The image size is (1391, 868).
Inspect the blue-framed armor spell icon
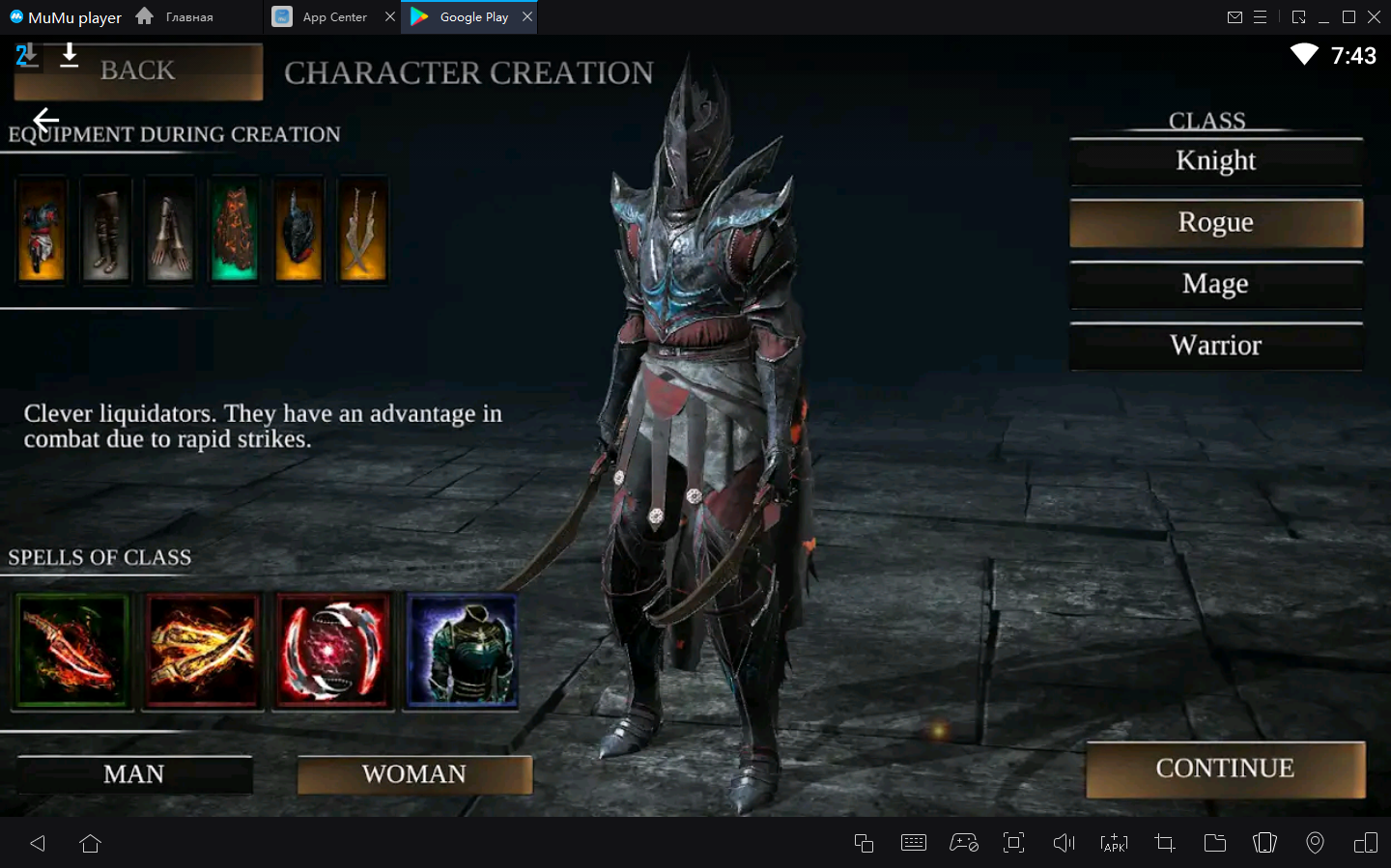[463, 652]
